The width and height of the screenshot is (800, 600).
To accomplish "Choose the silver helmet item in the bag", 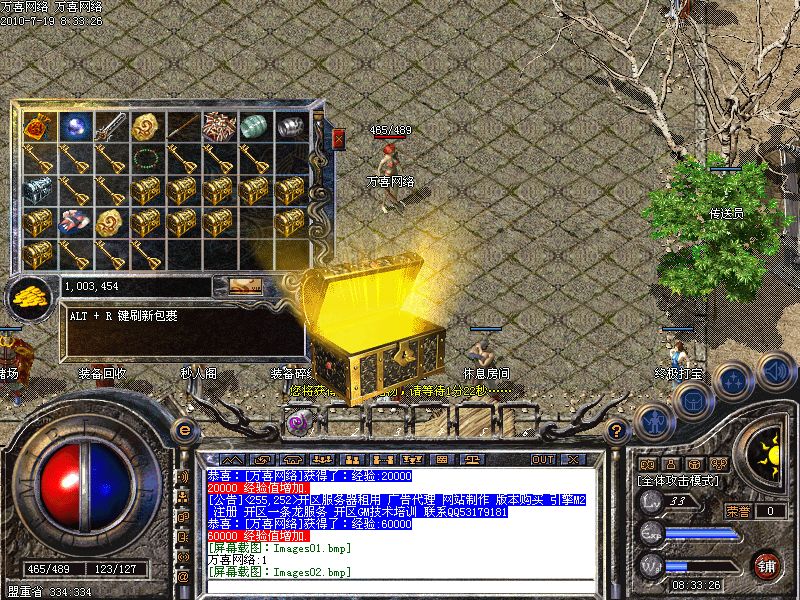I will click(290, 127).
